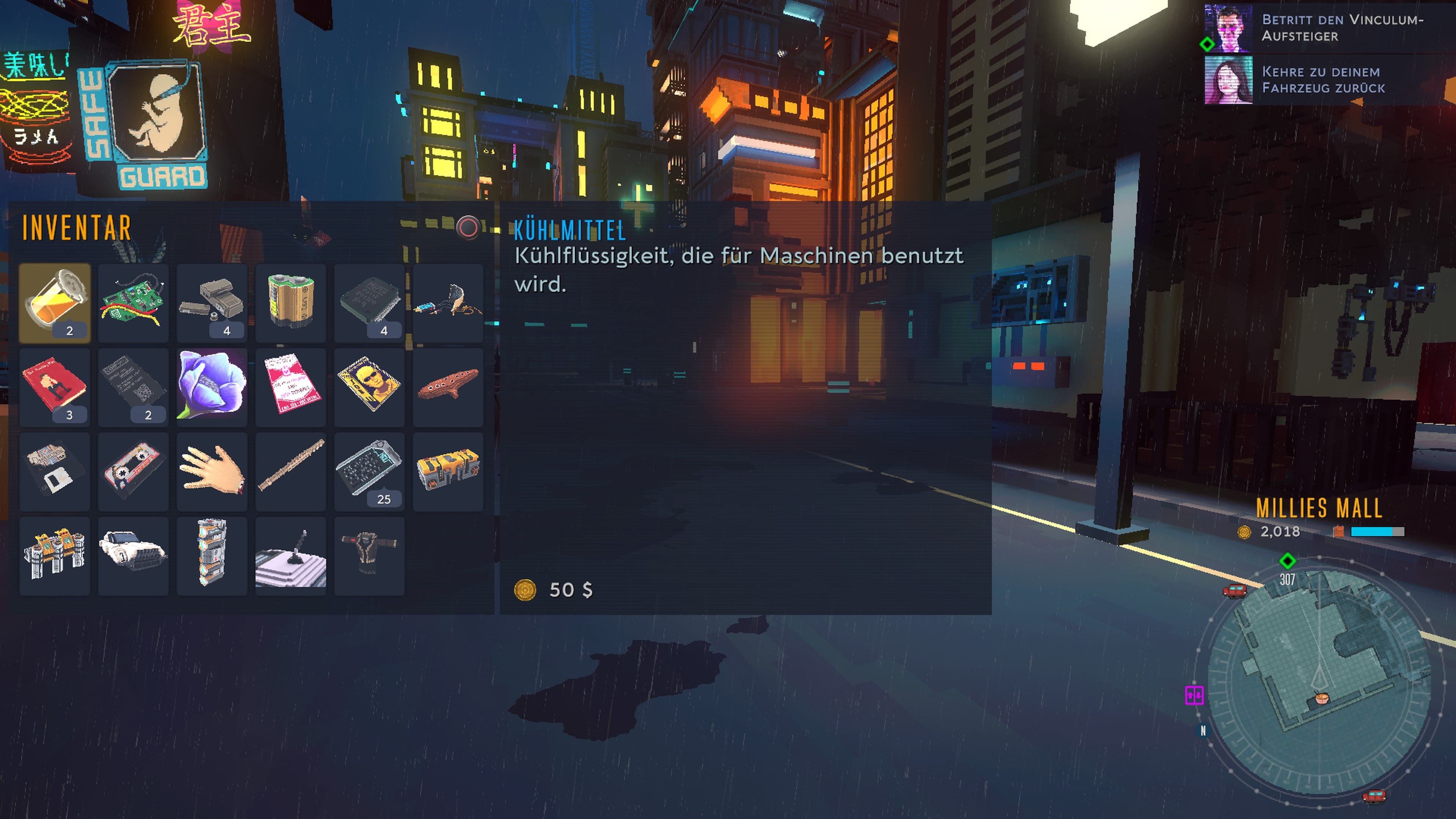Image resolution: width=1456 pixels, height=819 pixels.
Task: Select the severed hand with ring
Action: [212, 471]
